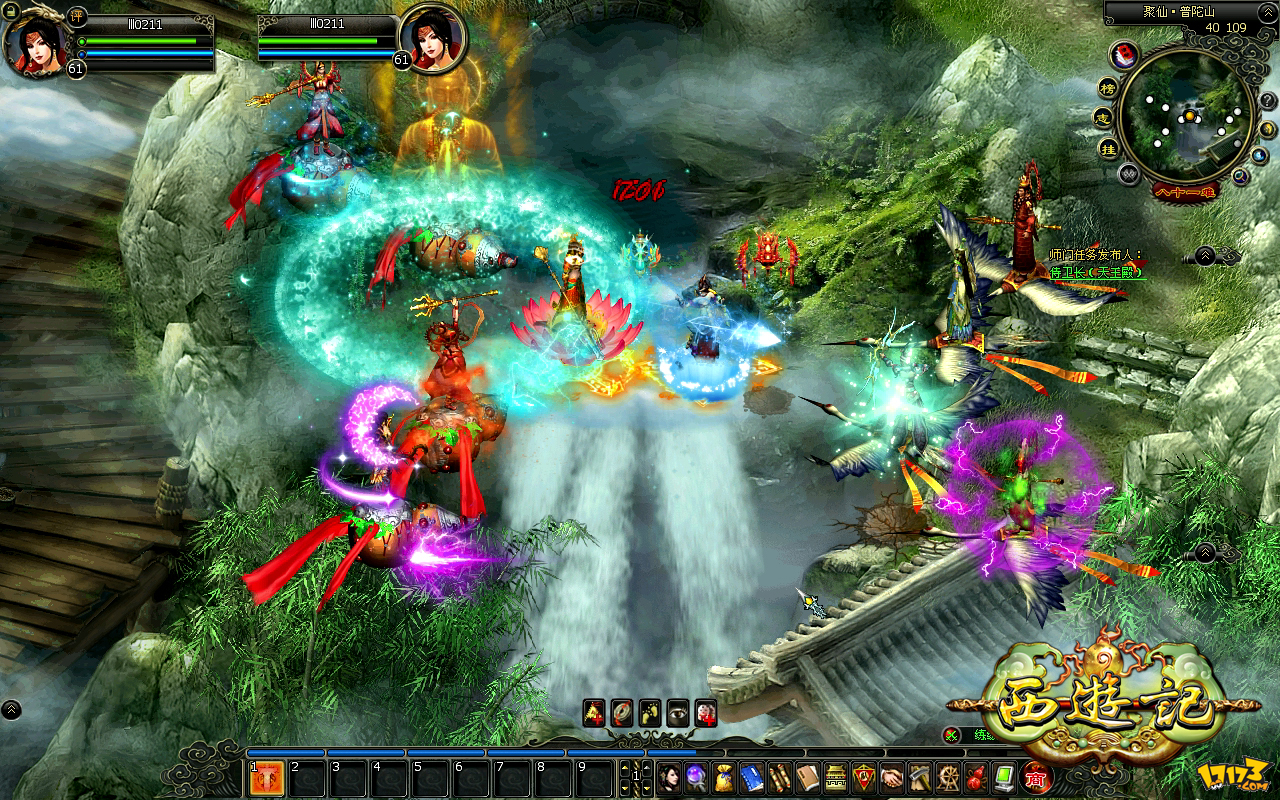Open the yellow bag inventory
The width and height of the screenshot is (1280, 800).
pyautogui.click(x=724, y=778)
